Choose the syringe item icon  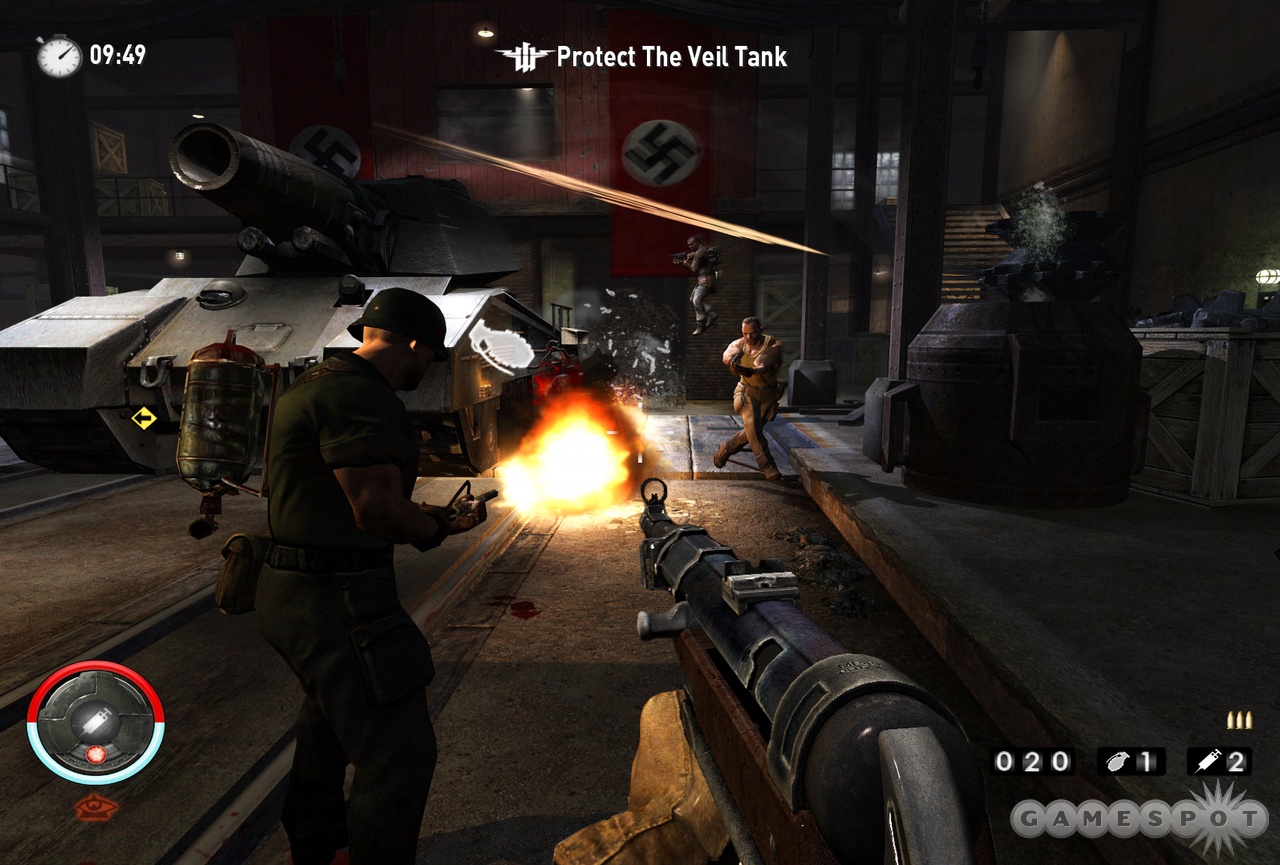1207,761
